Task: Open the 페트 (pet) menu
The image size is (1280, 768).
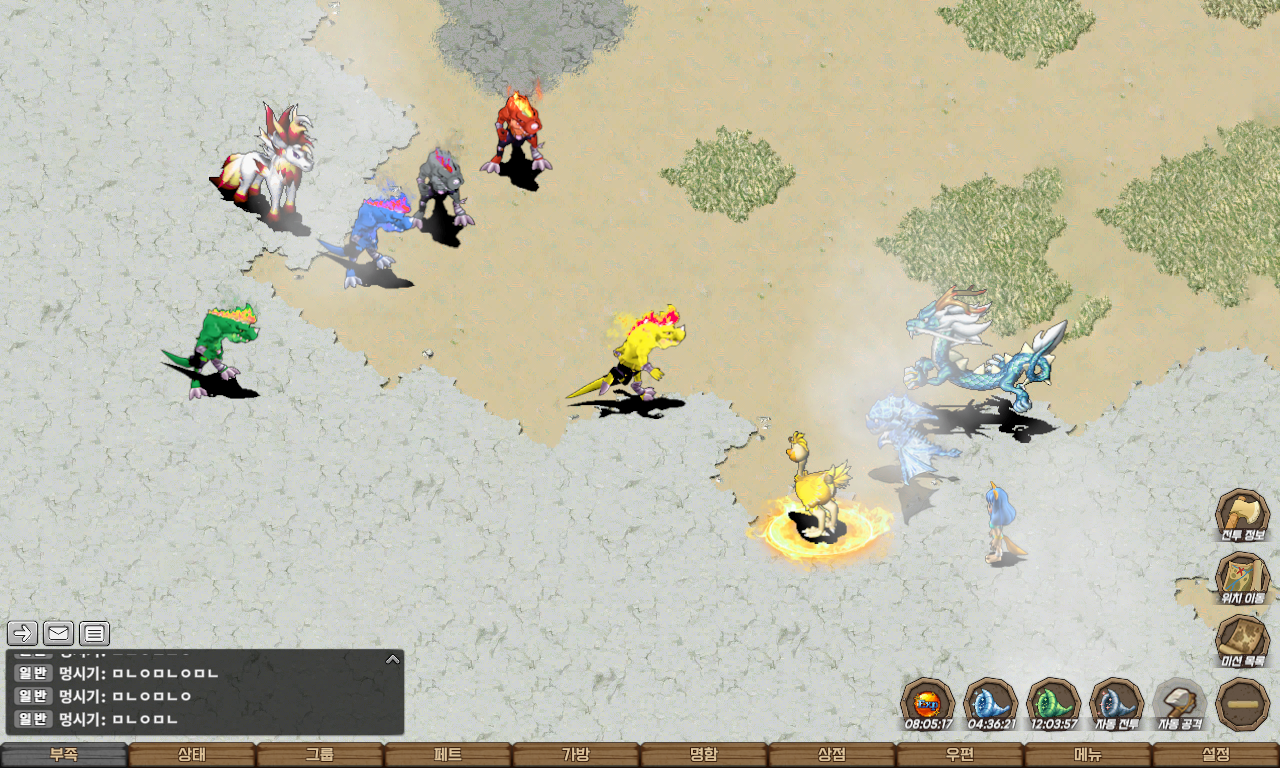Action: [x=448, y=755]
